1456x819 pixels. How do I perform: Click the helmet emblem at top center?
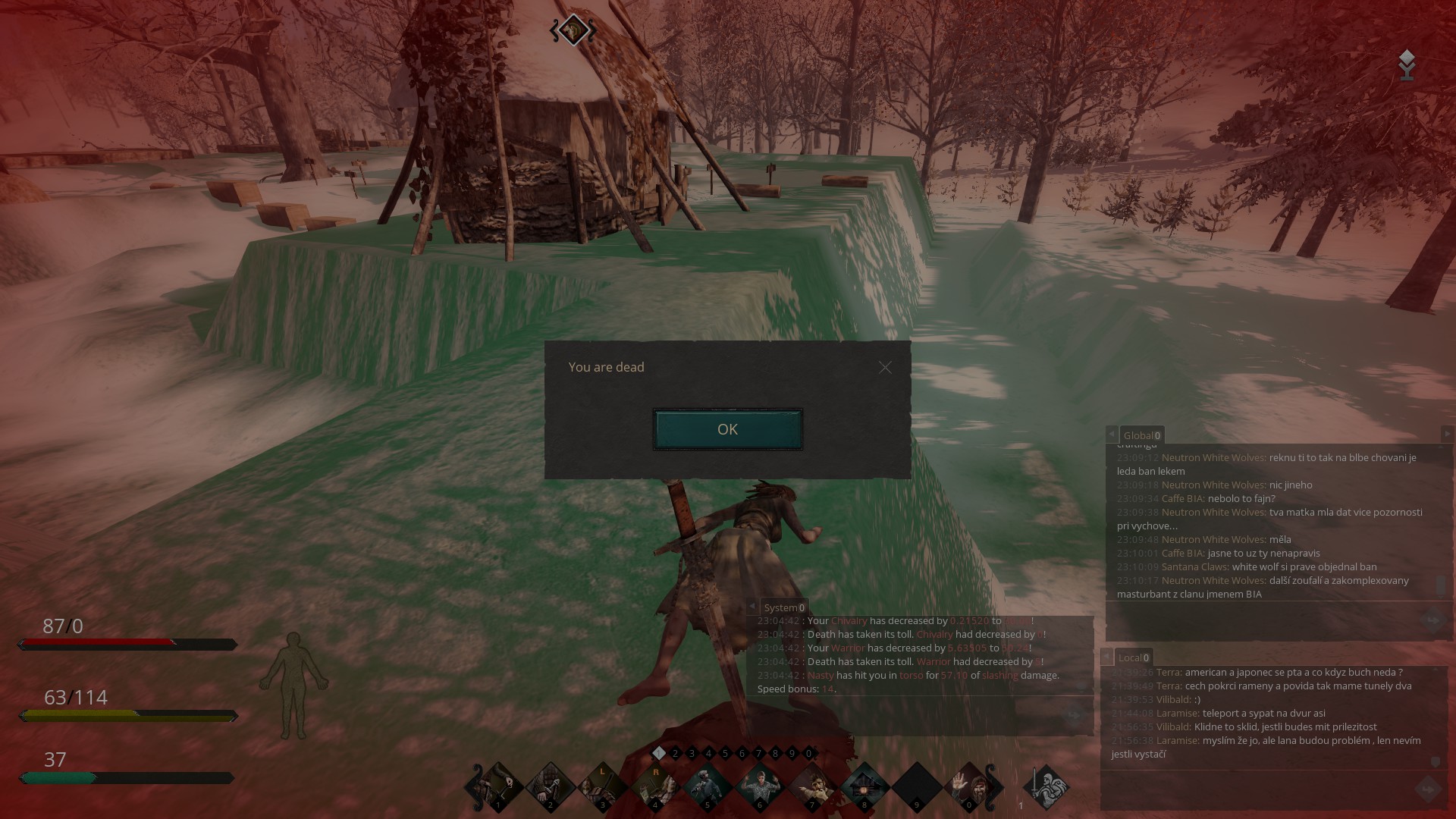[x=573, y=31]
